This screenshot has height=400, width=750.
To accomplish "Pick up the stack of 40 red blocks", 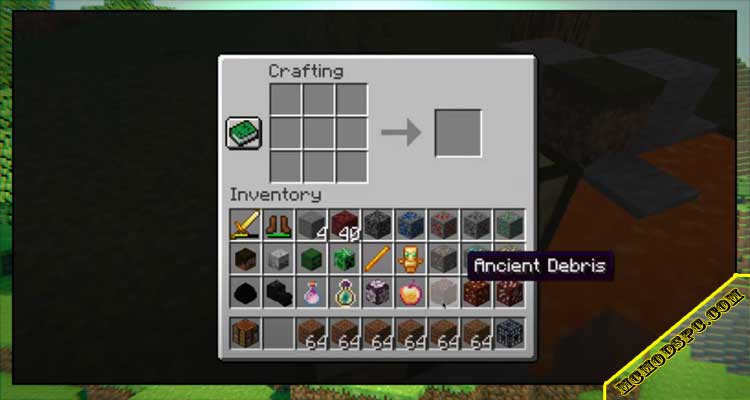I will [344, 227].
